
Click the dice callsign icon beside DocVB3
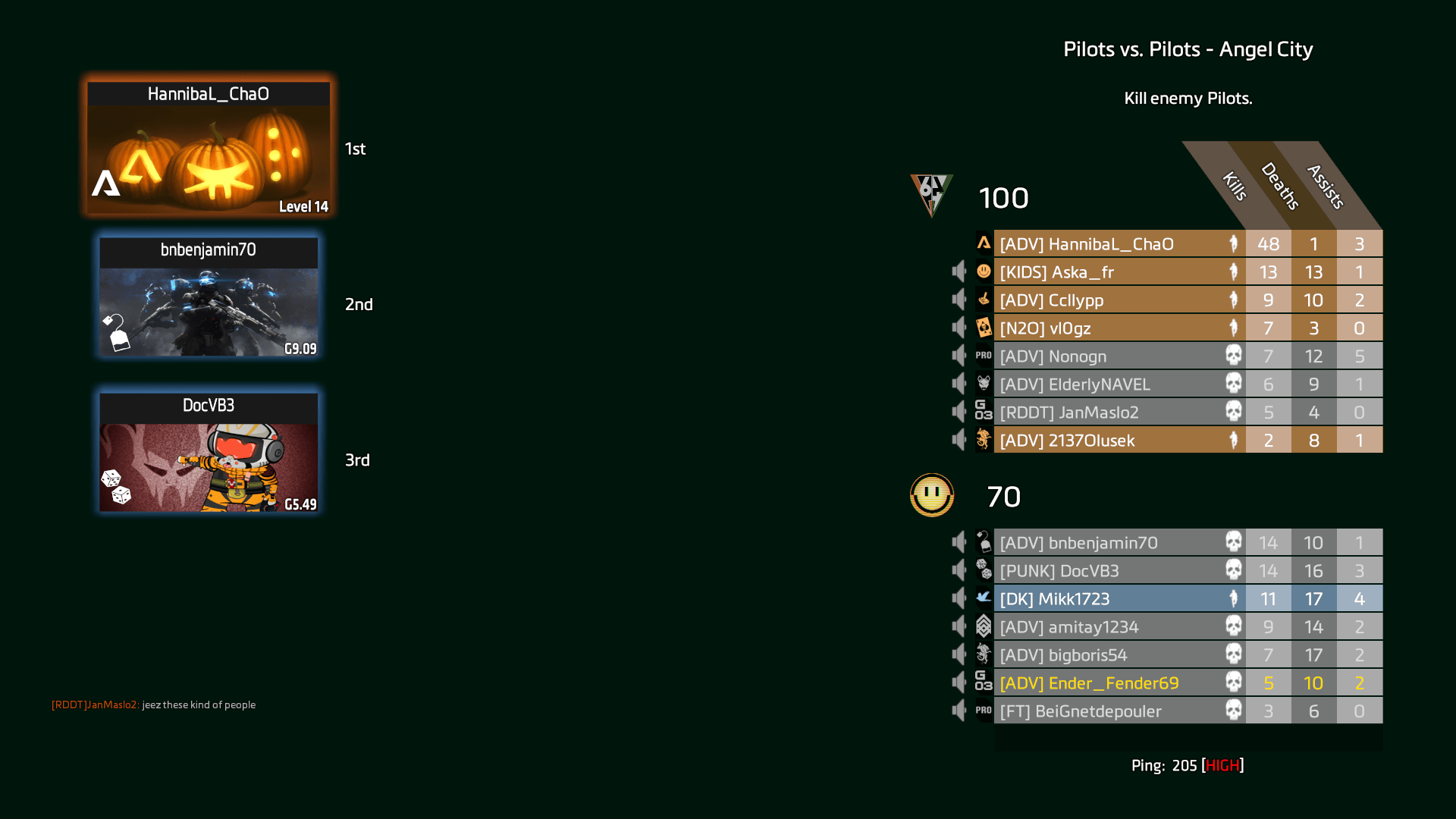point(984,570)
